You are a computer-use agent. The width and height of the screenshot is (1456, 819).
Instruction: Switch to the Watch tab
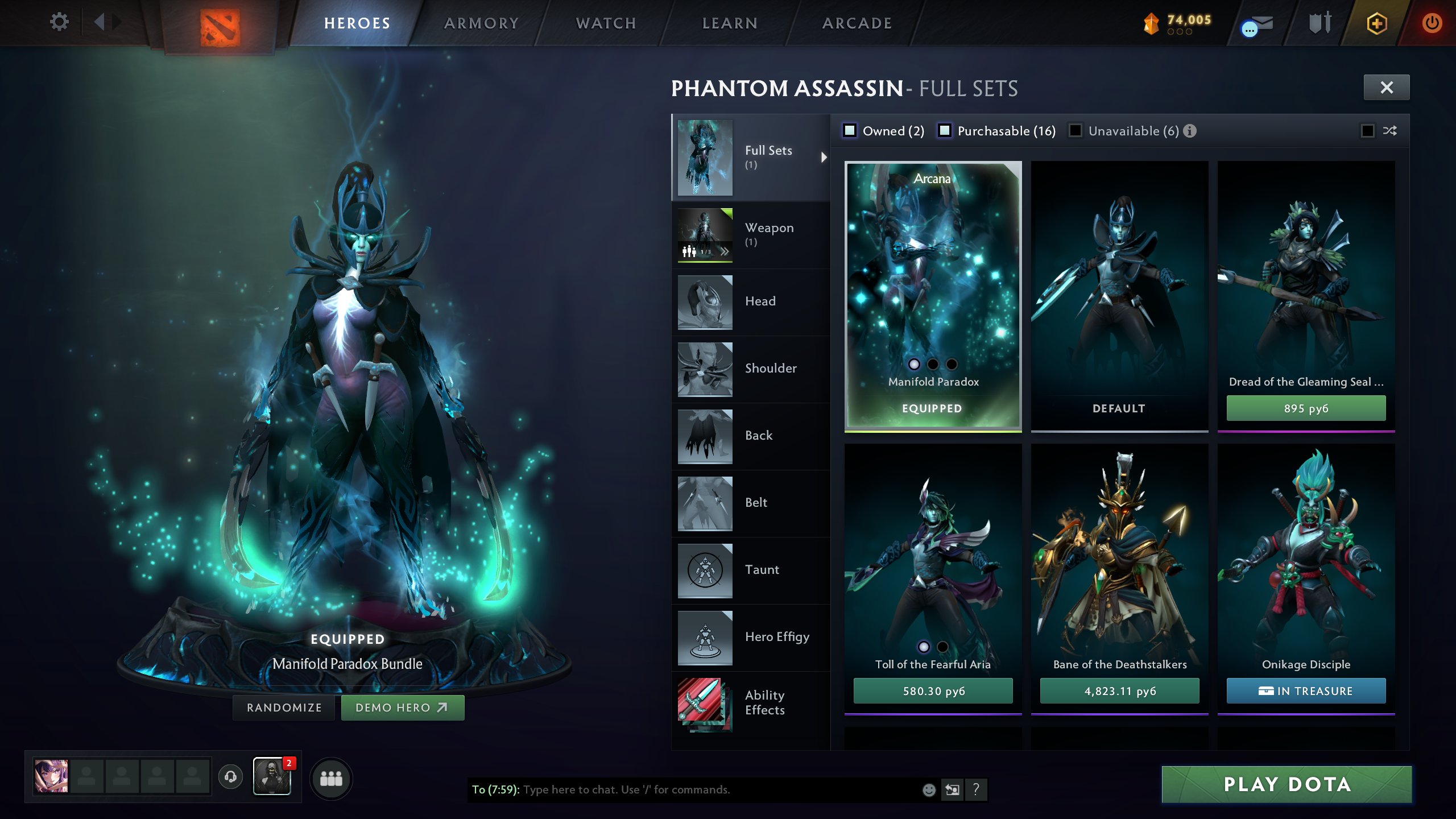(x=605, y=23)
